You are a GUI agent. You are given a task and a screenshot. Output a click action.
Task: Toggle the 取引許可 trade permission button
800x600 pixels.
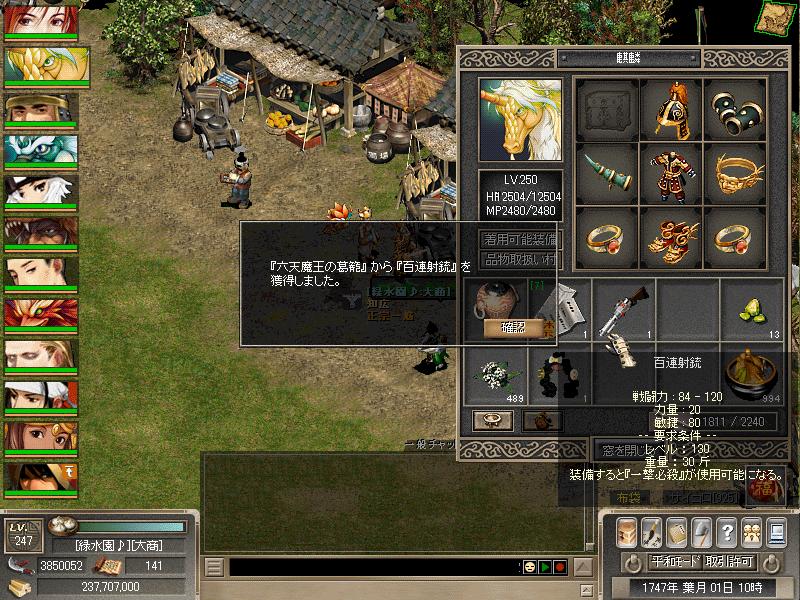[729, 562]
